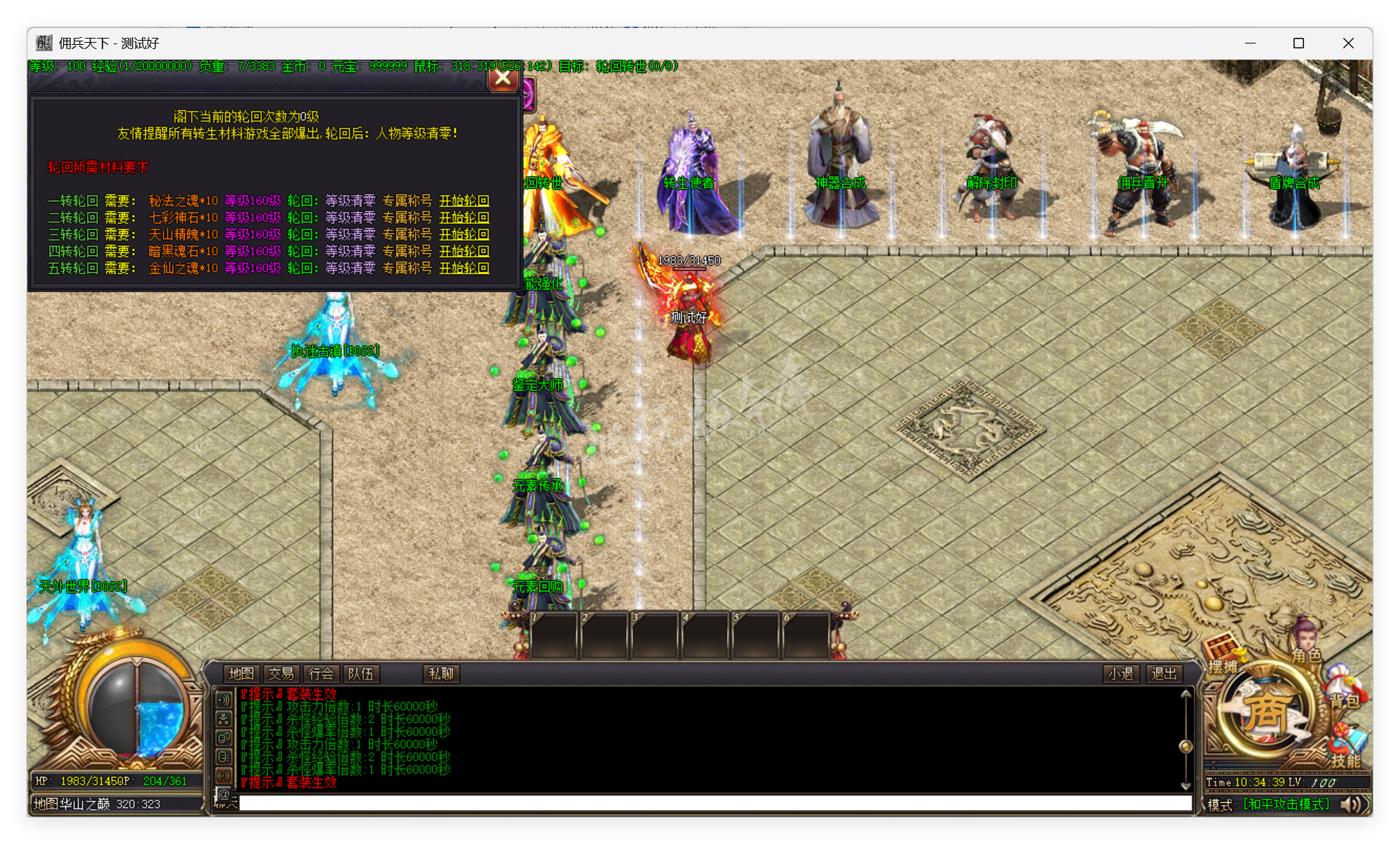Viewport: 1400px width, 844px height.
Task: Open the 行会 guild button
Action: click(x=321, y=674)
